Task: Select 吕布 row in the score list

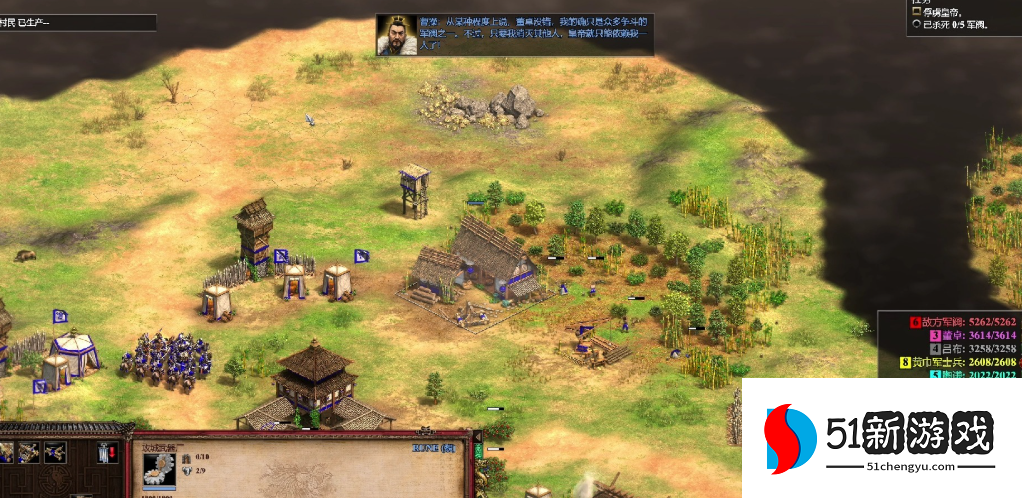Action: (x=948, y=348)
